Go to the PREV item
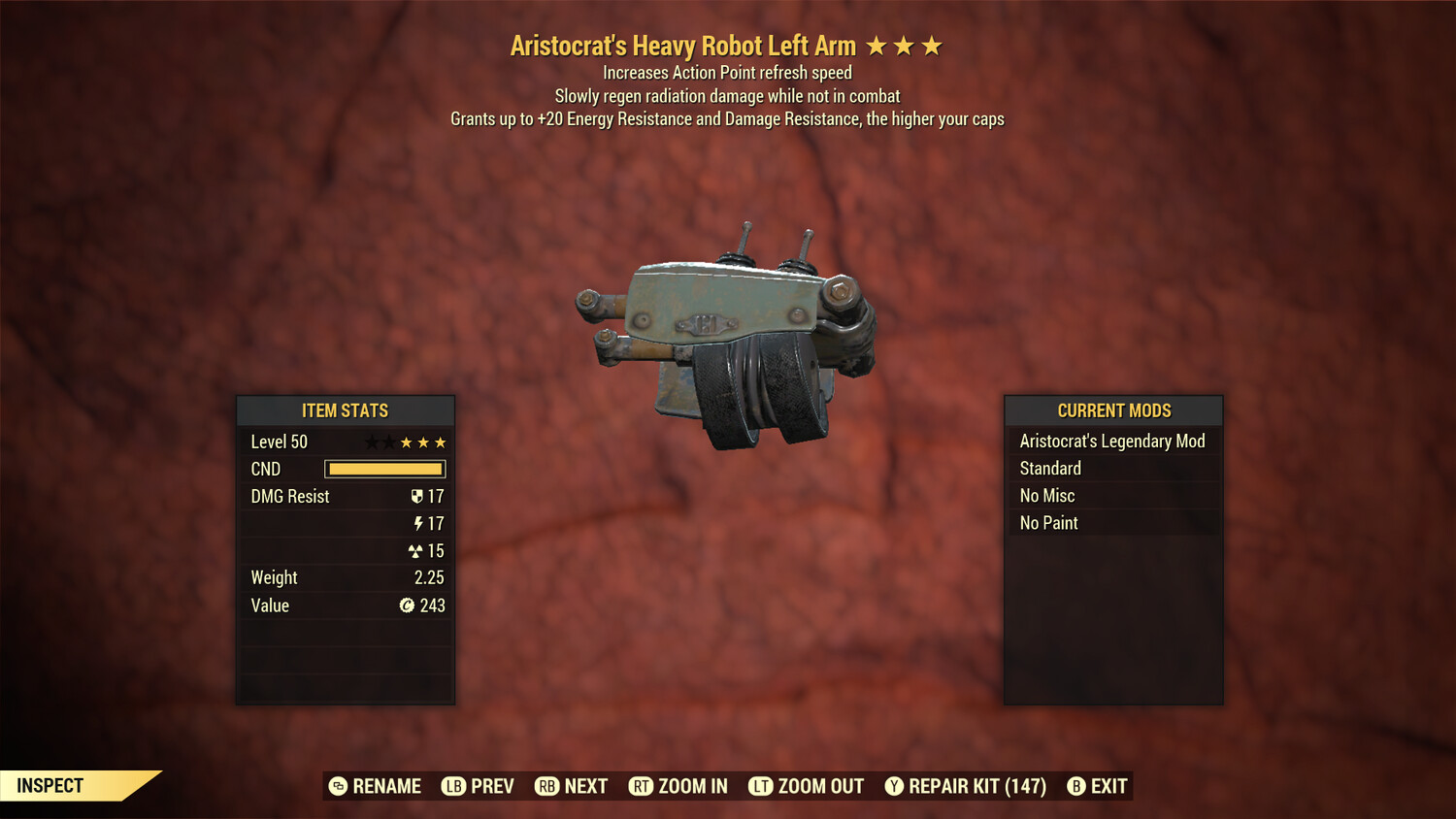Viewport: 1456px width, 819px height. [478, 786]
